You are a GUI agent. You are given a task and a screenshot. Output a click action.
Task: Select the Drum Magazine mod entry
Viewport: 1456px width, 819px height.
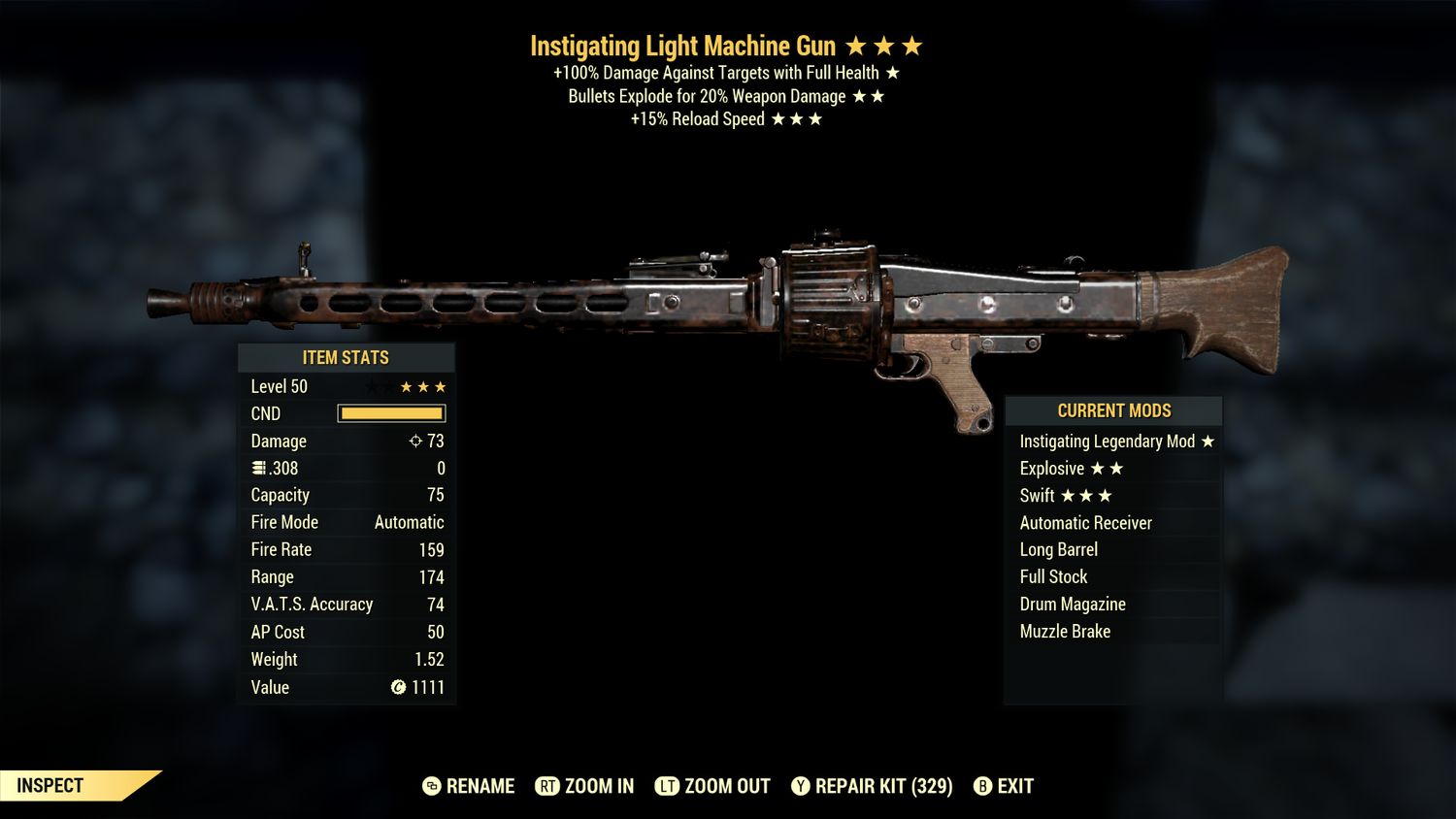[x=1072, y=604]
